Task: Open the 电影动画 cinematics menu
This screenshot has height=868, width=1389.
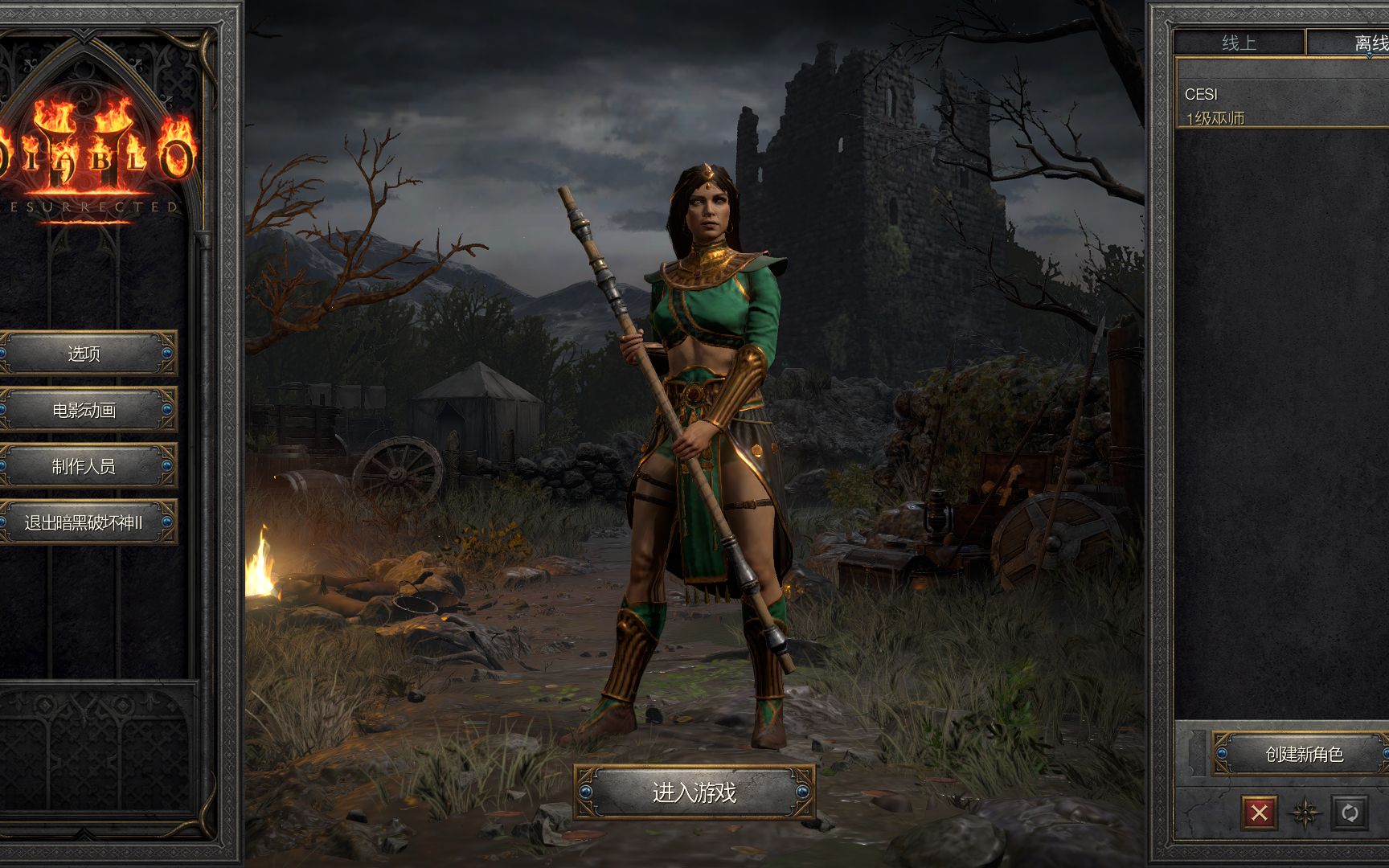Action: (84, 410)
